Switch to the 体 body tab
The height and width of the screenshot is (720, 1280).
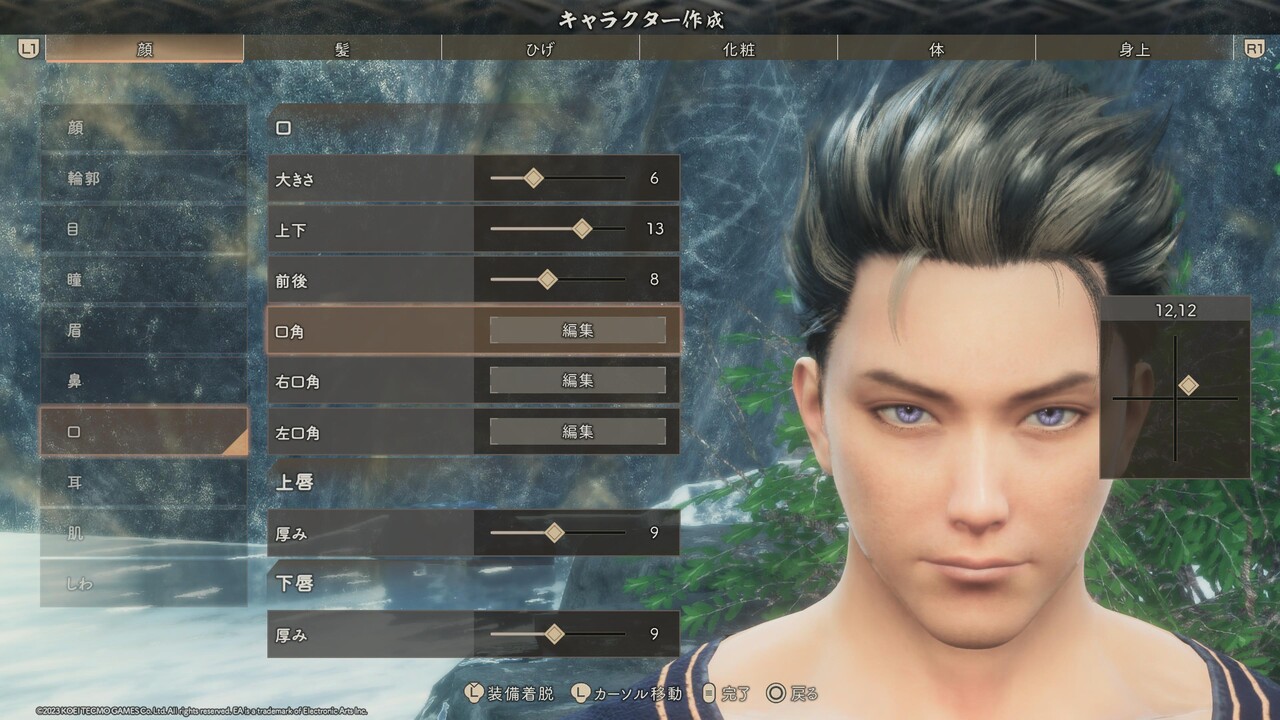click(x=936, y=49)
